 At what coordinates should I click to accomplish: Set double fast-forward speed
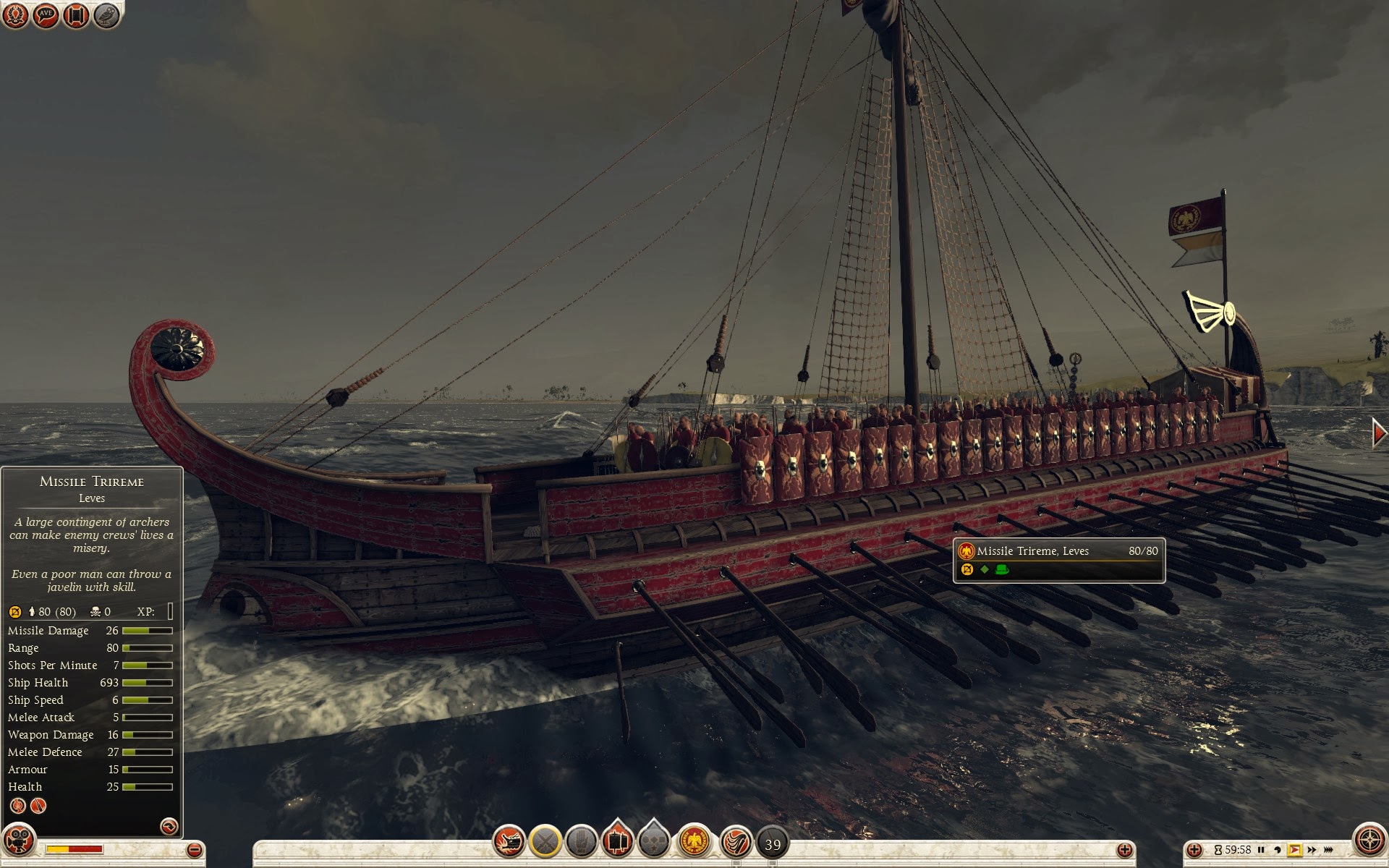pos(1312,850)
